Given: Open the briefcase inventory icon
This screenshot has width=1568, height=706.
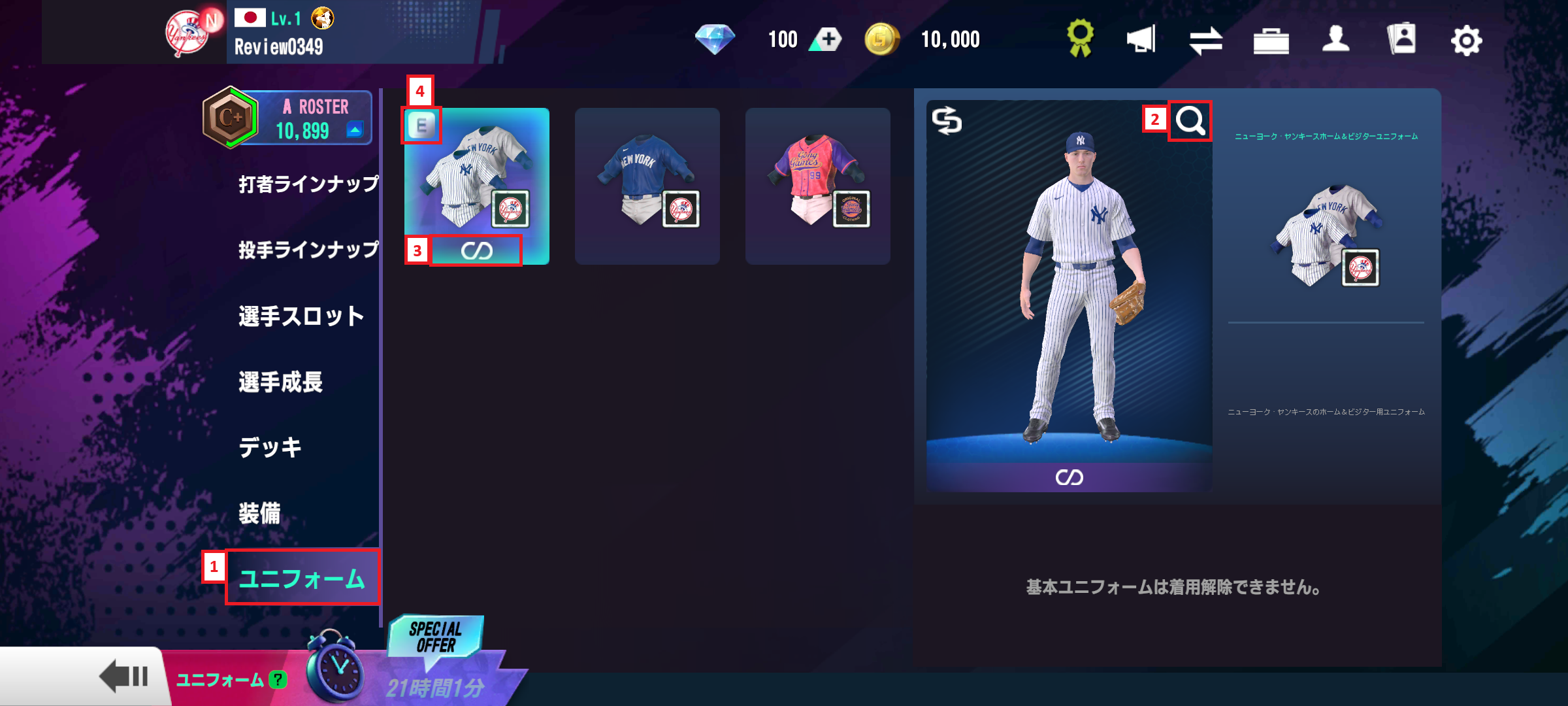Looking at the screenshot, I should (1271, 41).
